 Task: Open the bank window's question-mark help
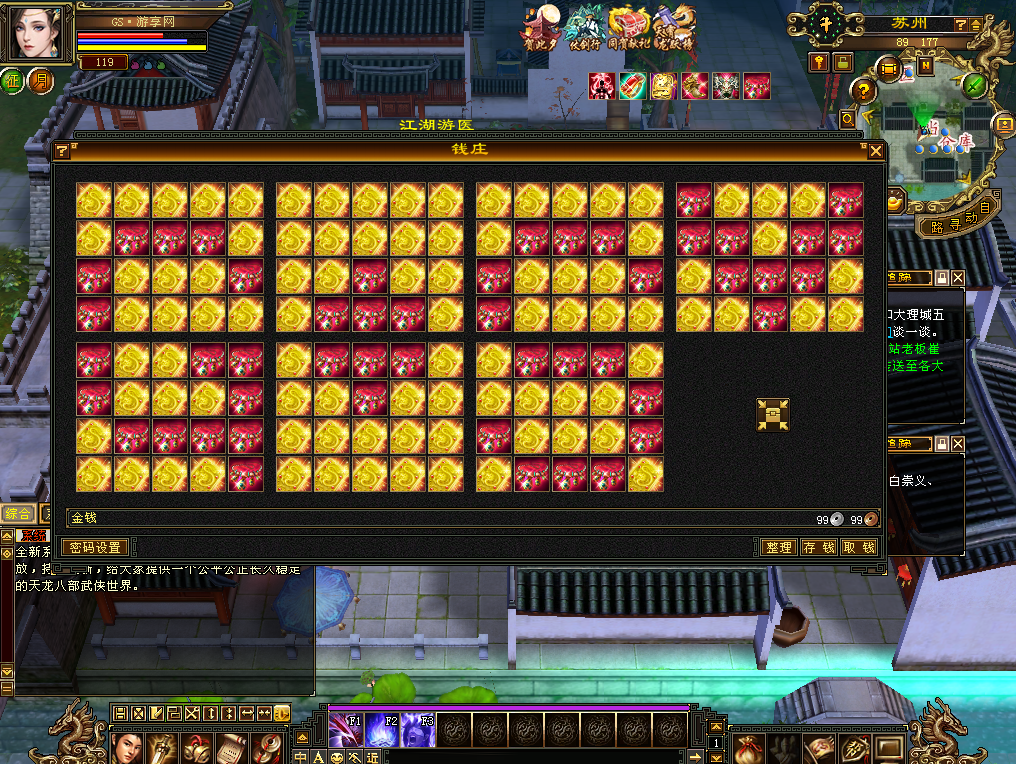pos(62,151)
